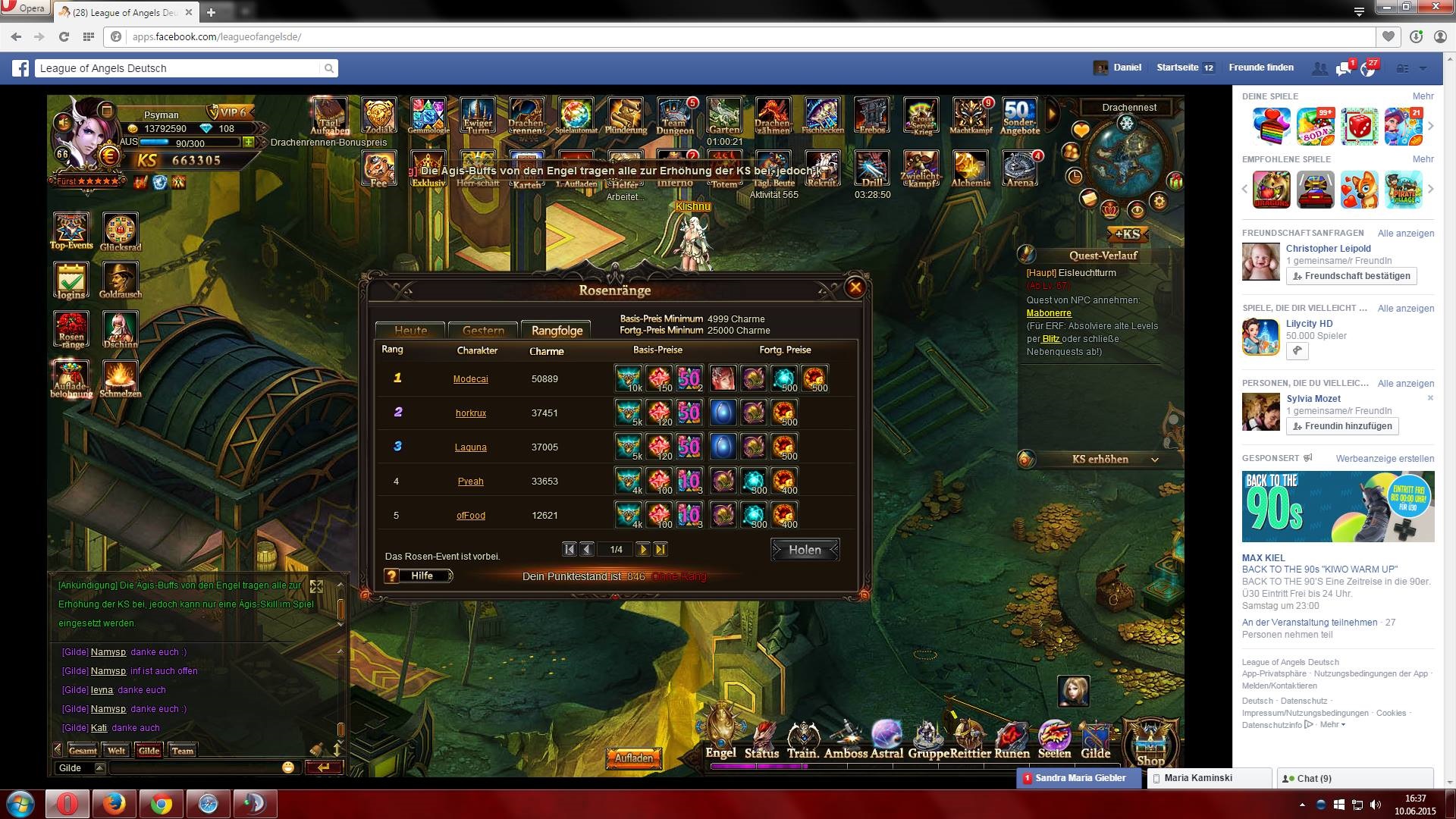Viewport: 1456px width, 819px height.
Task: Close the Rosenränge window
Action: [855, 287]
